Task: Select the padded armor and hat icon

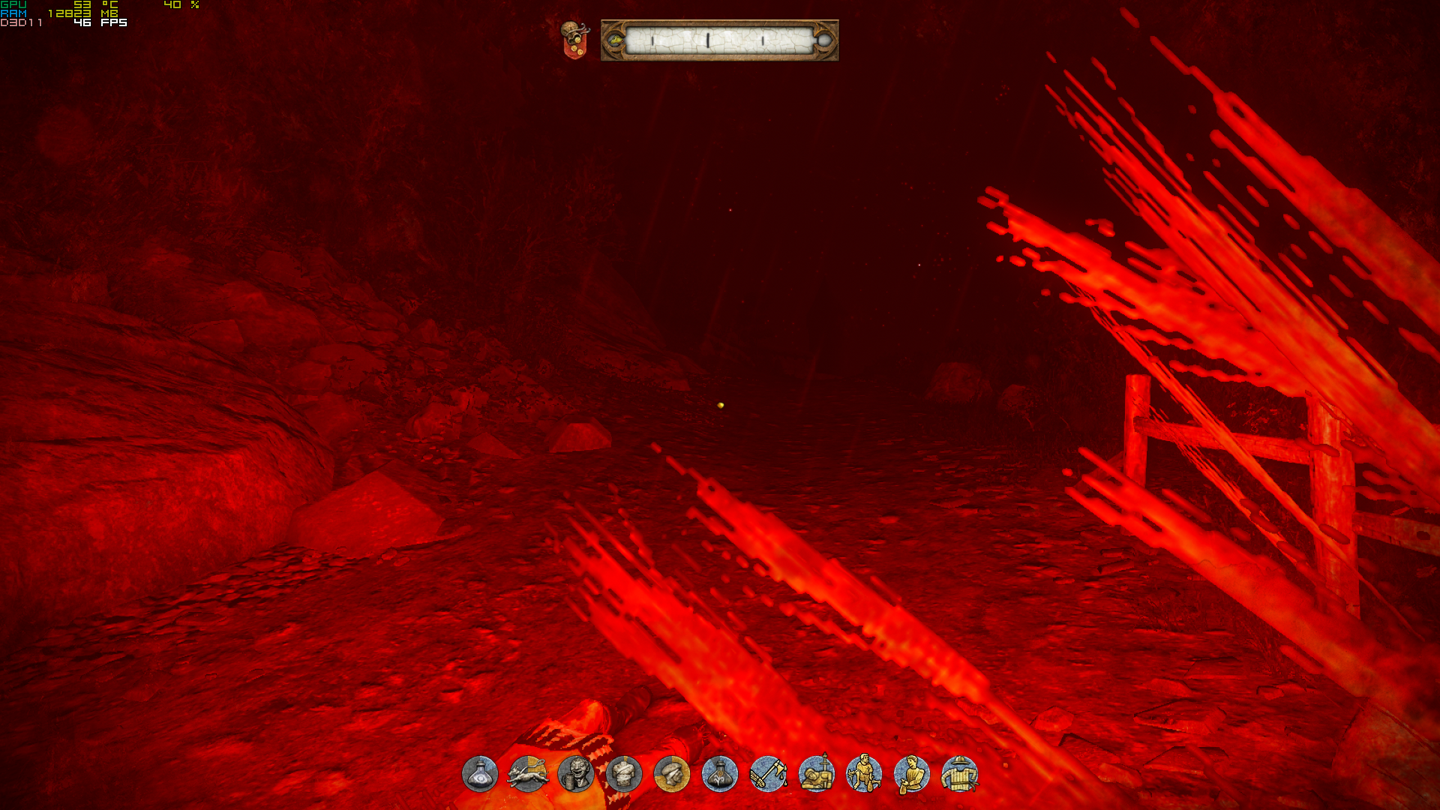Action: coord(960,773)
